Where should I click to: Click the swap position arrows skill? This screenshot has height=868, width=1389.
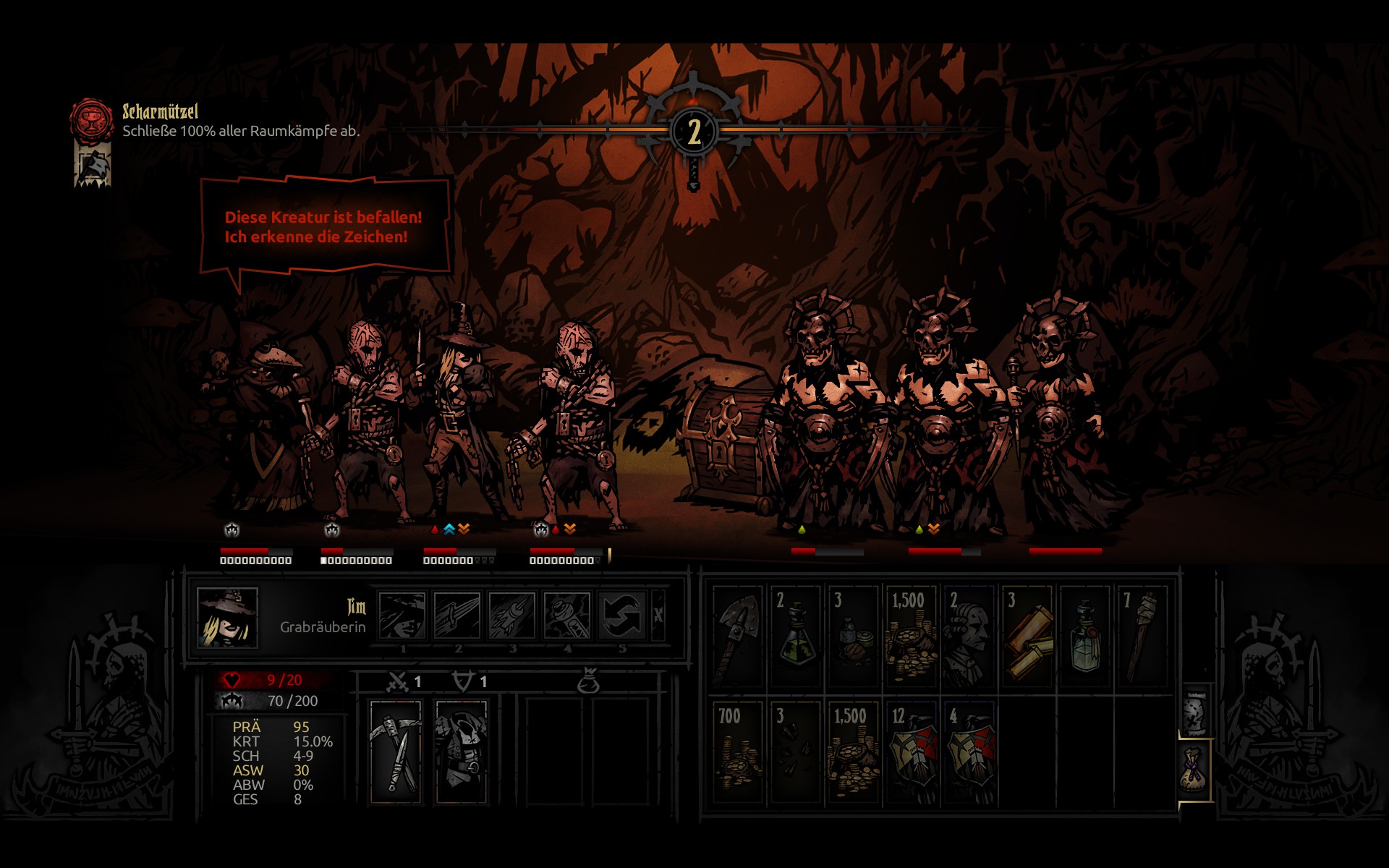click(621, 616)
